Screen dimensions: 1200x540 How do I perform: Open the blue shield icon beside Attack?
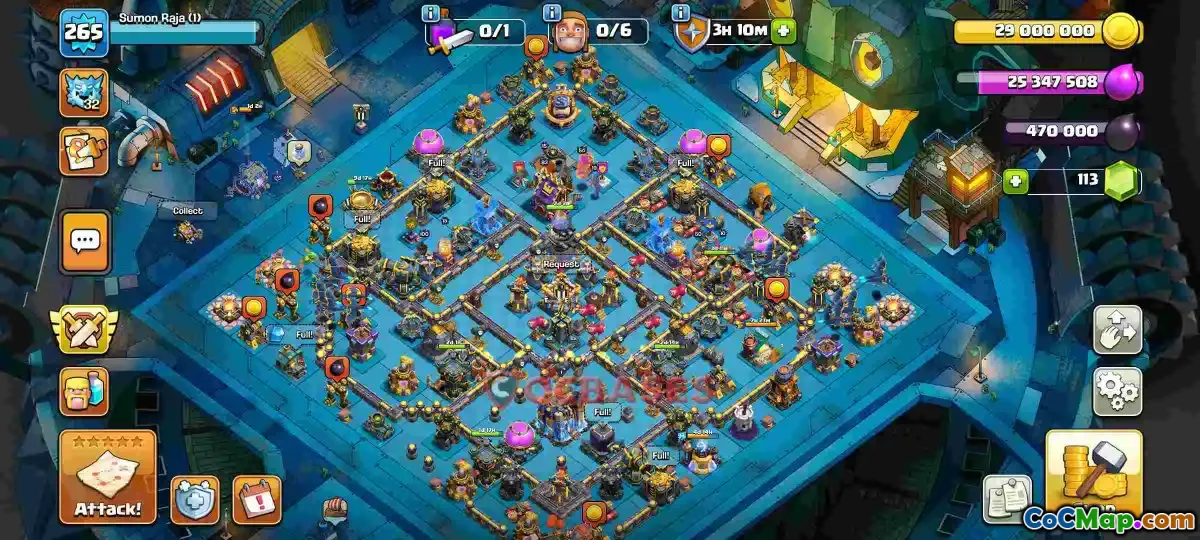195,498
